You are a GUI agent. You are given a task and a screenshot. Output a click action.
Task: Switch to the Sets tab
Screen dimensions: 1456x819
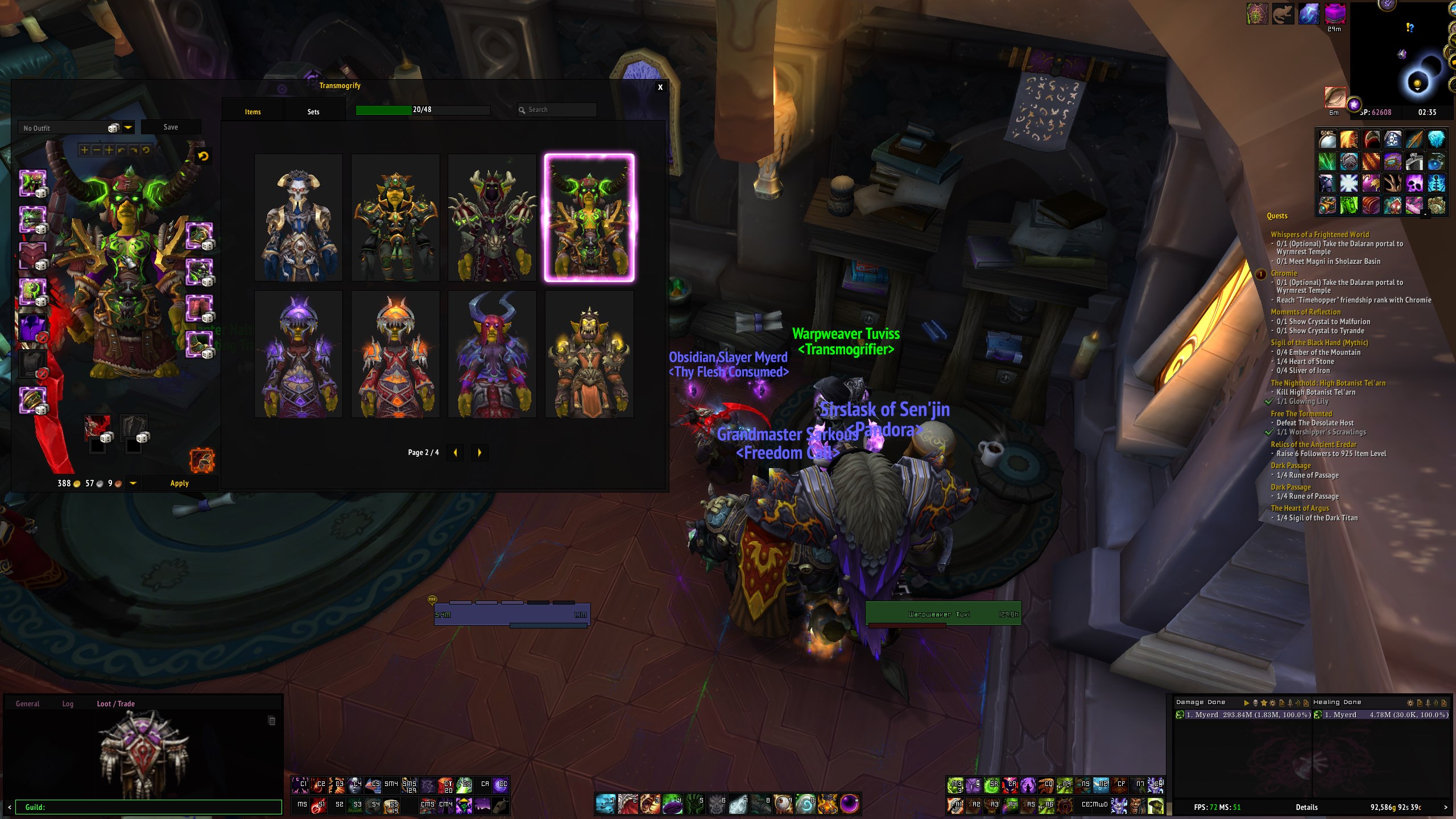click(313, 111)
